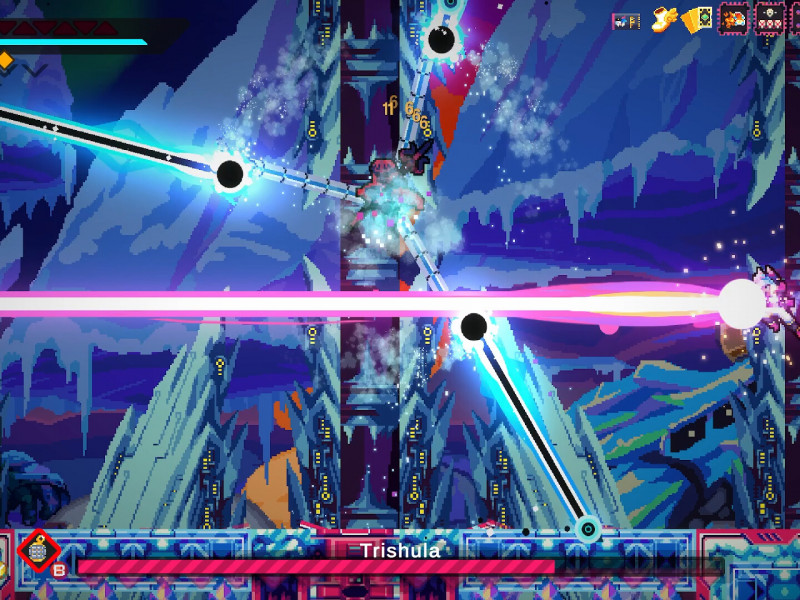Select the yellow card deck icon
This screenshot has height=600, width=800.
click(697, 18)
